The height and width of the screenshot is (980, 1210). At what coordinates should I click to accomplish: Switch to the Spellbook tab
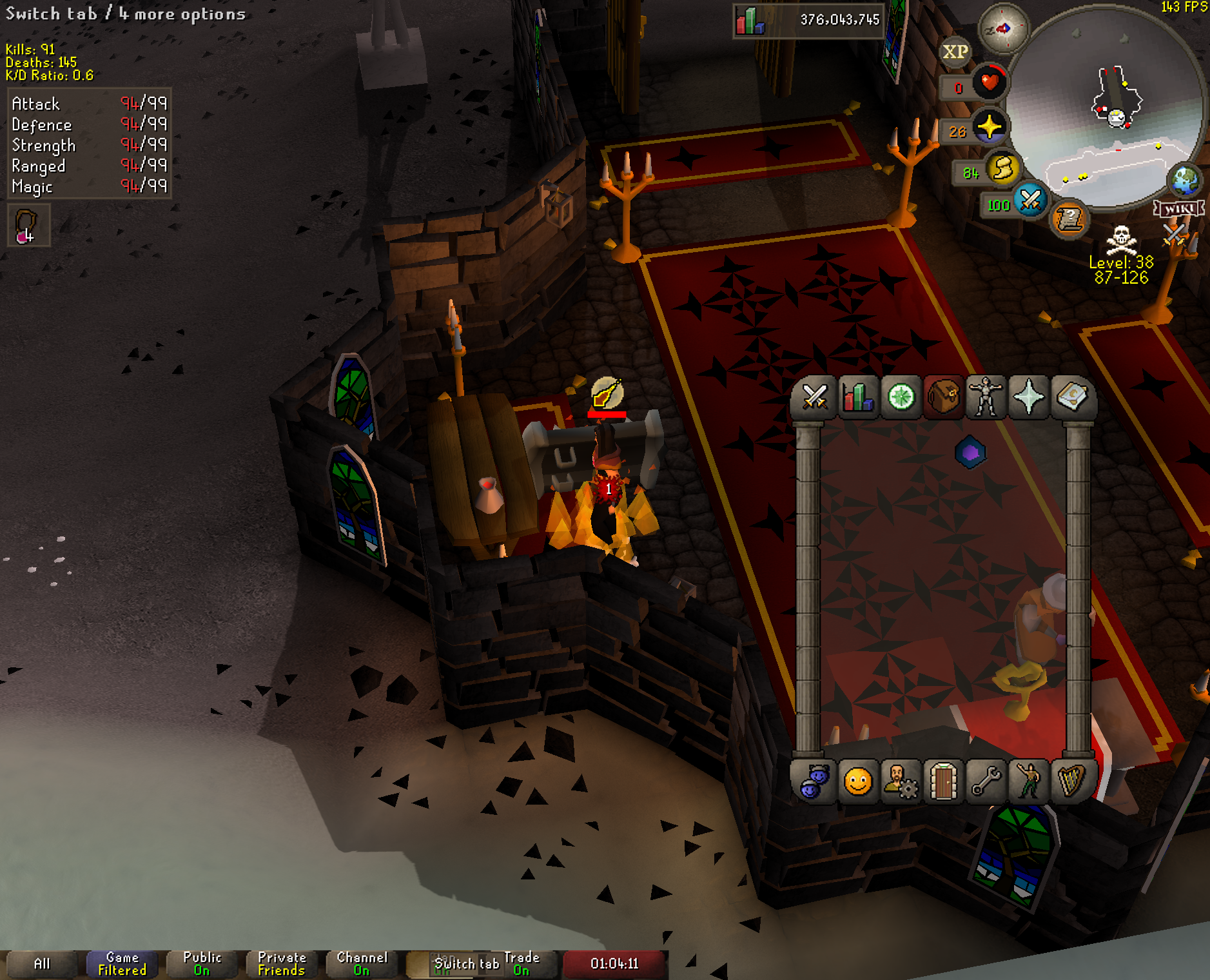click(x=1071, y=397)
